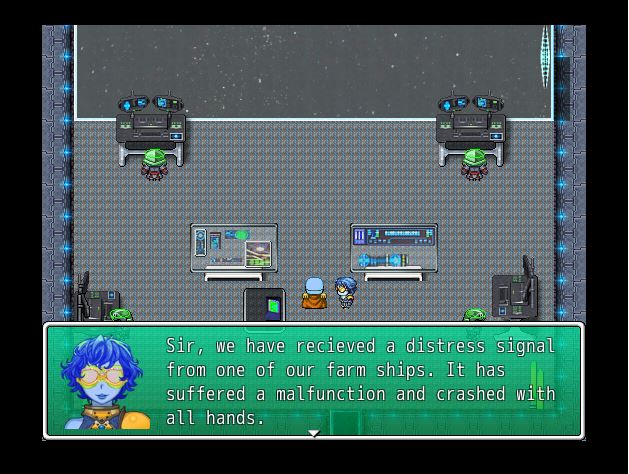Advance the distress signal message box

[x=360, y=381]
